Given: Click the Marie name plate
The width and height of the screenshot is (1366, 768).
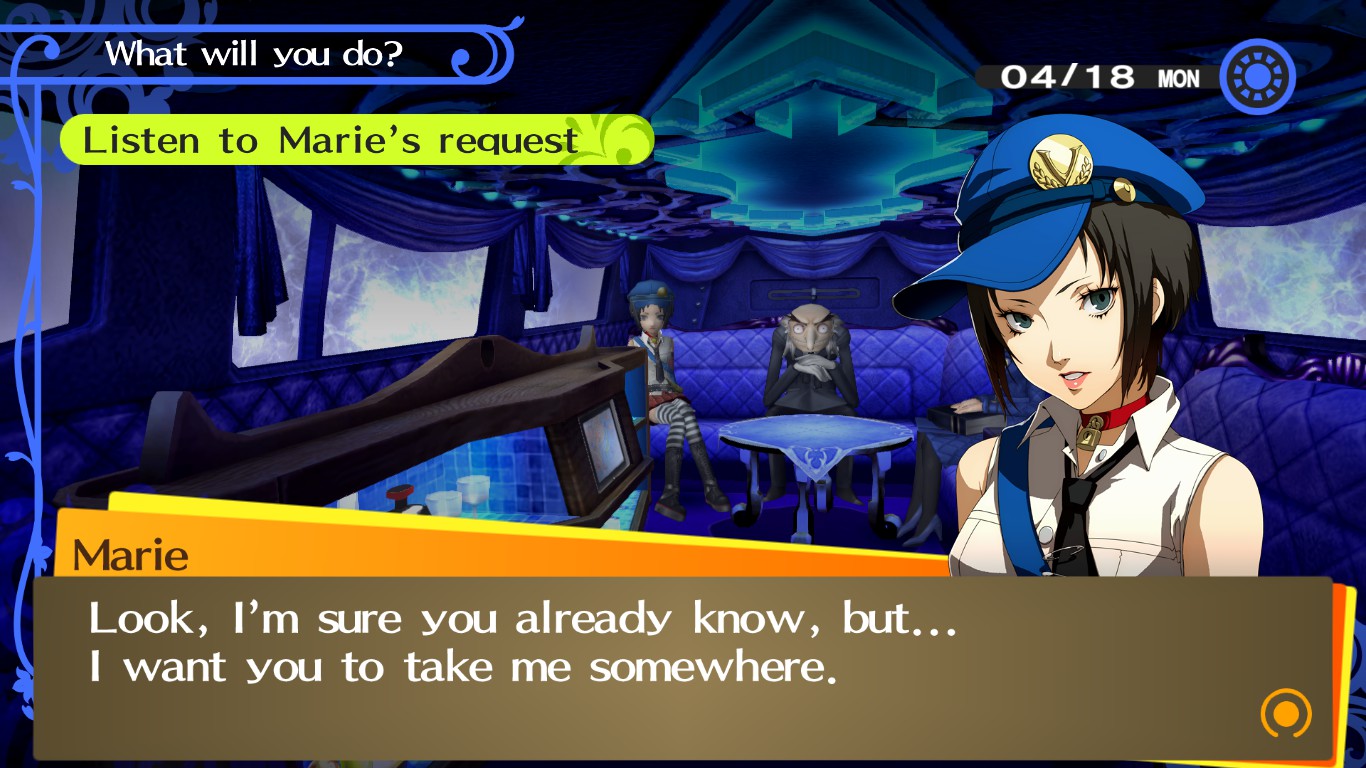Looking at the screenshot, I should coord(130,555).
